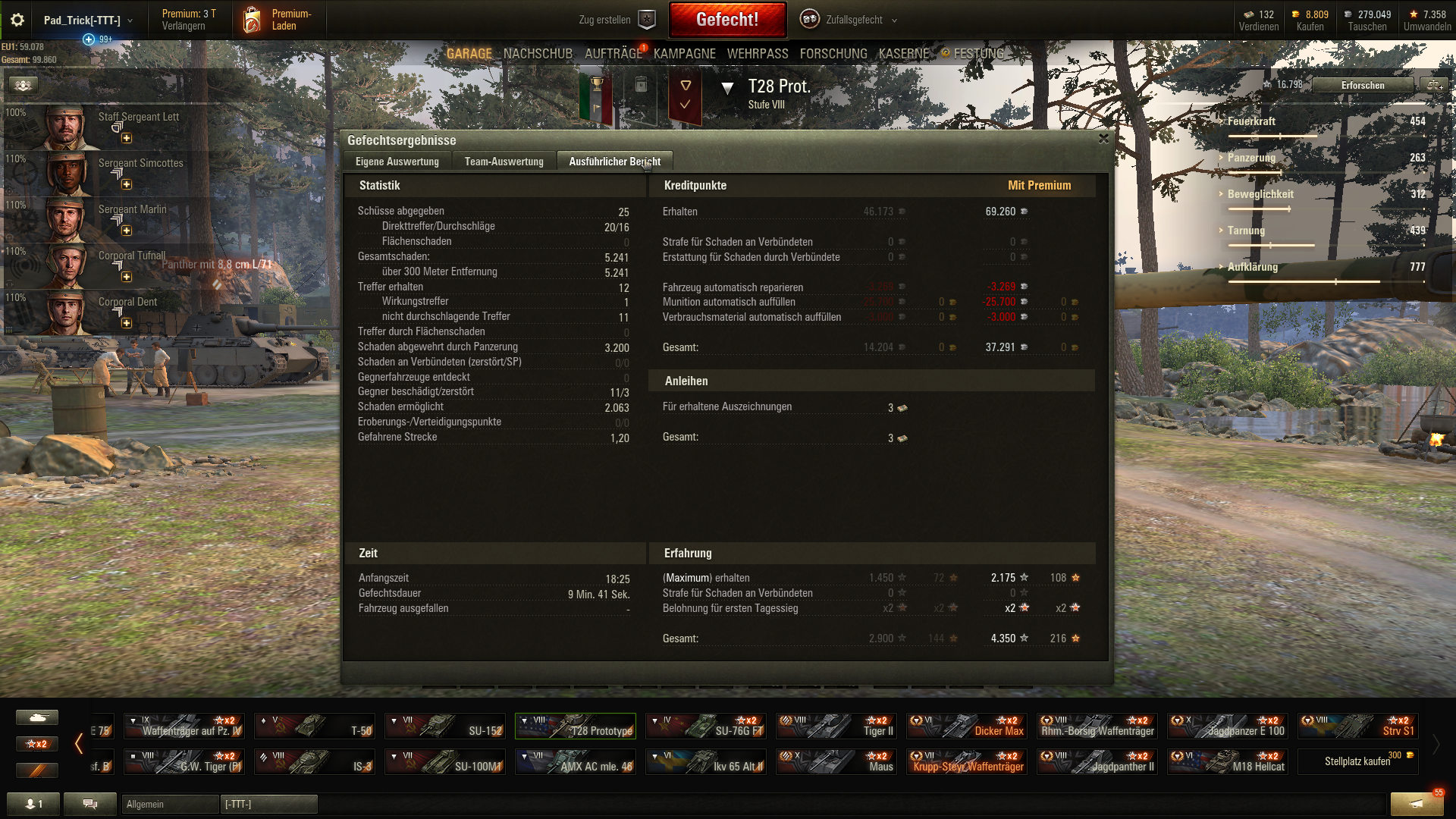Screen dimensions: 1456x819
Task: Show the FORSCHUNG tech tree
Action: pos(833,54)
